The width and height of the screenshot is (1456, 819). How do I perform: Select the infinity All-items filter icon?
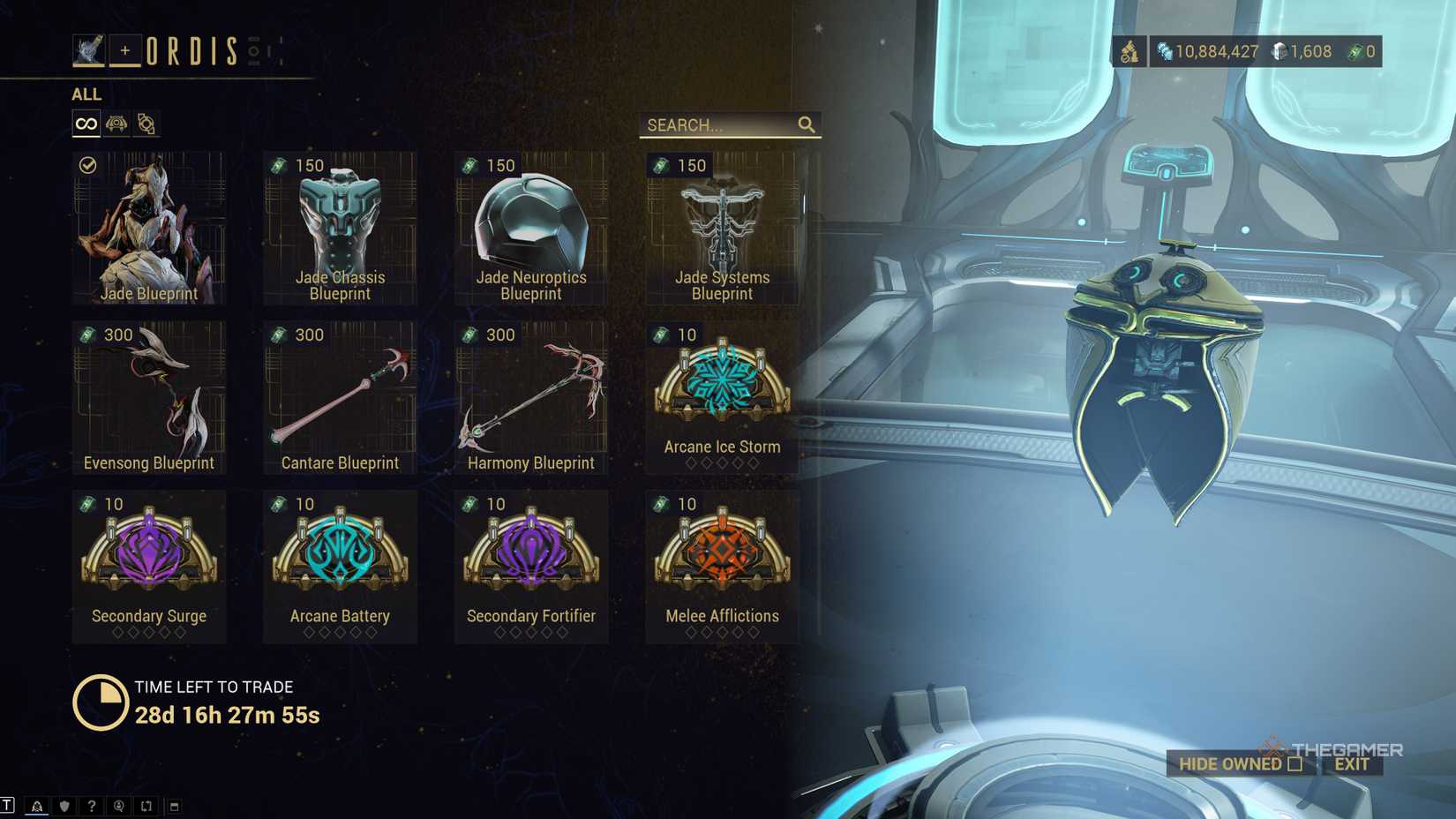click(x=85, y=123)
